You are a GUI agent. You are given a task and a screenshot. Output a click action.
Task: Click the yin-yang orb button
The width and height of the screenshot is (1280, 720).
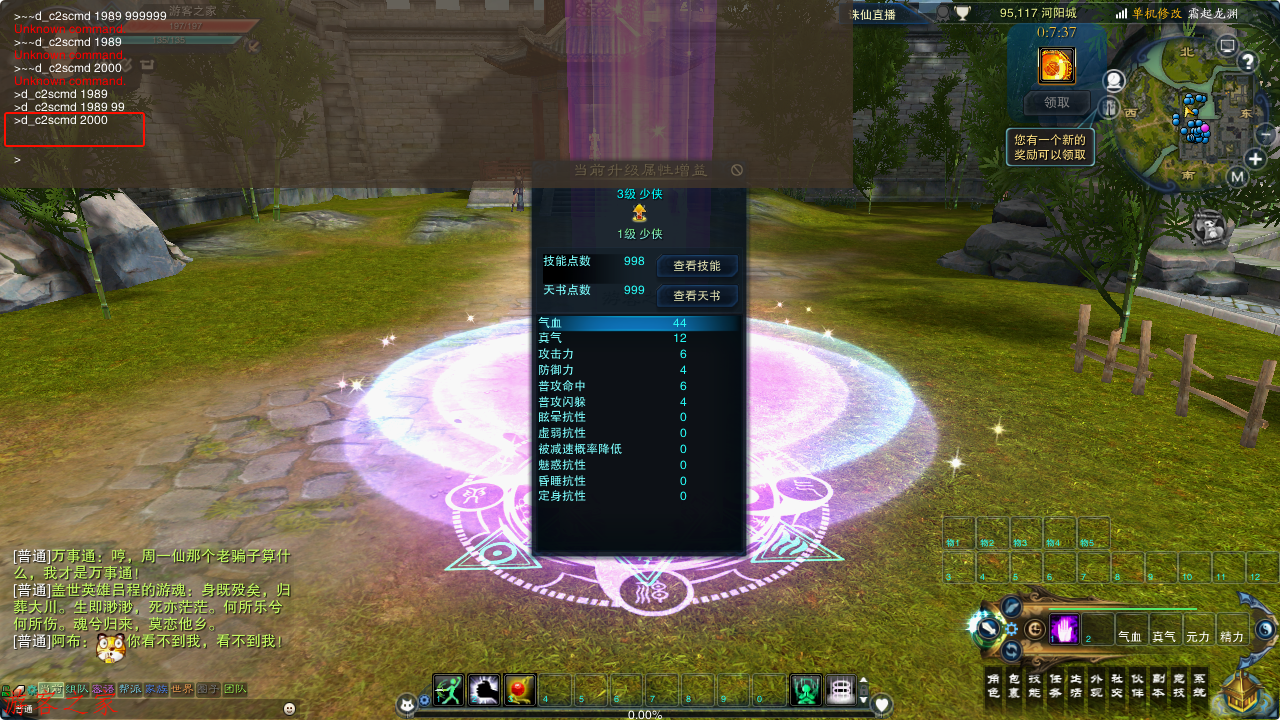pyautogui.click(x=1265, y=629)
